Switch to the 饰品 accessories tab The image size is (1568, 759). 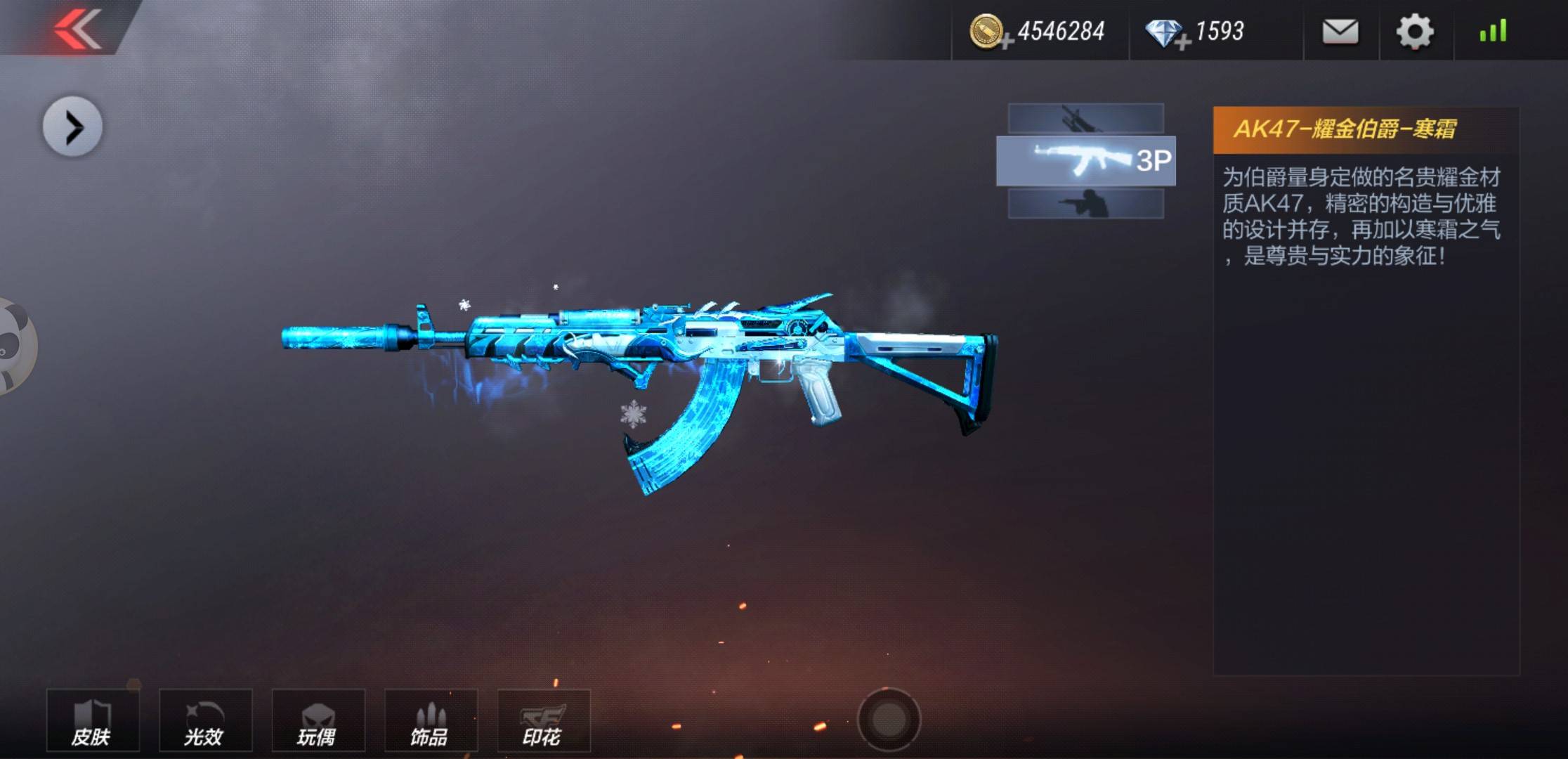[431, 721]
